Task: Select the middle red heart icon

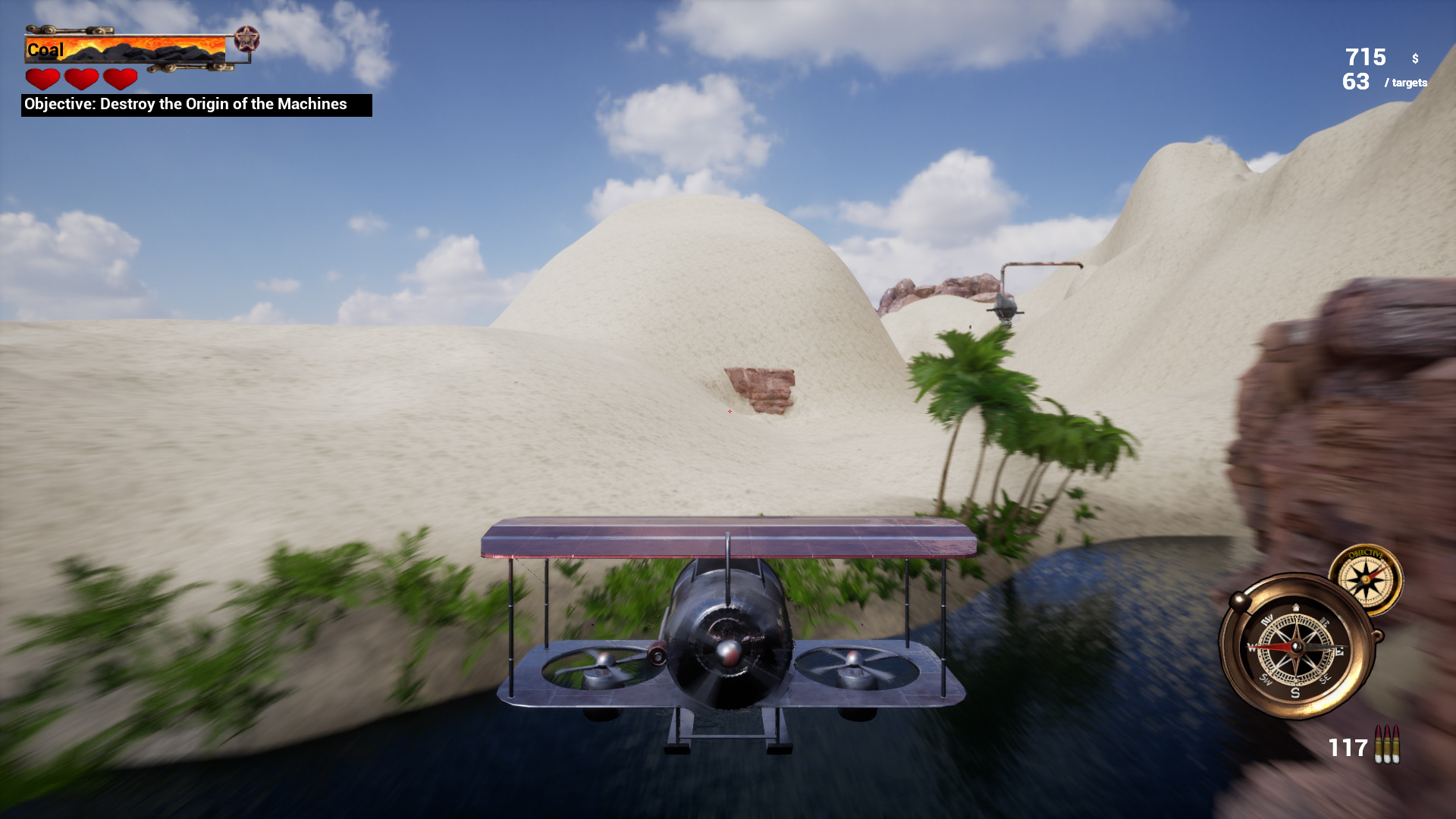Action: pos(82,77)
